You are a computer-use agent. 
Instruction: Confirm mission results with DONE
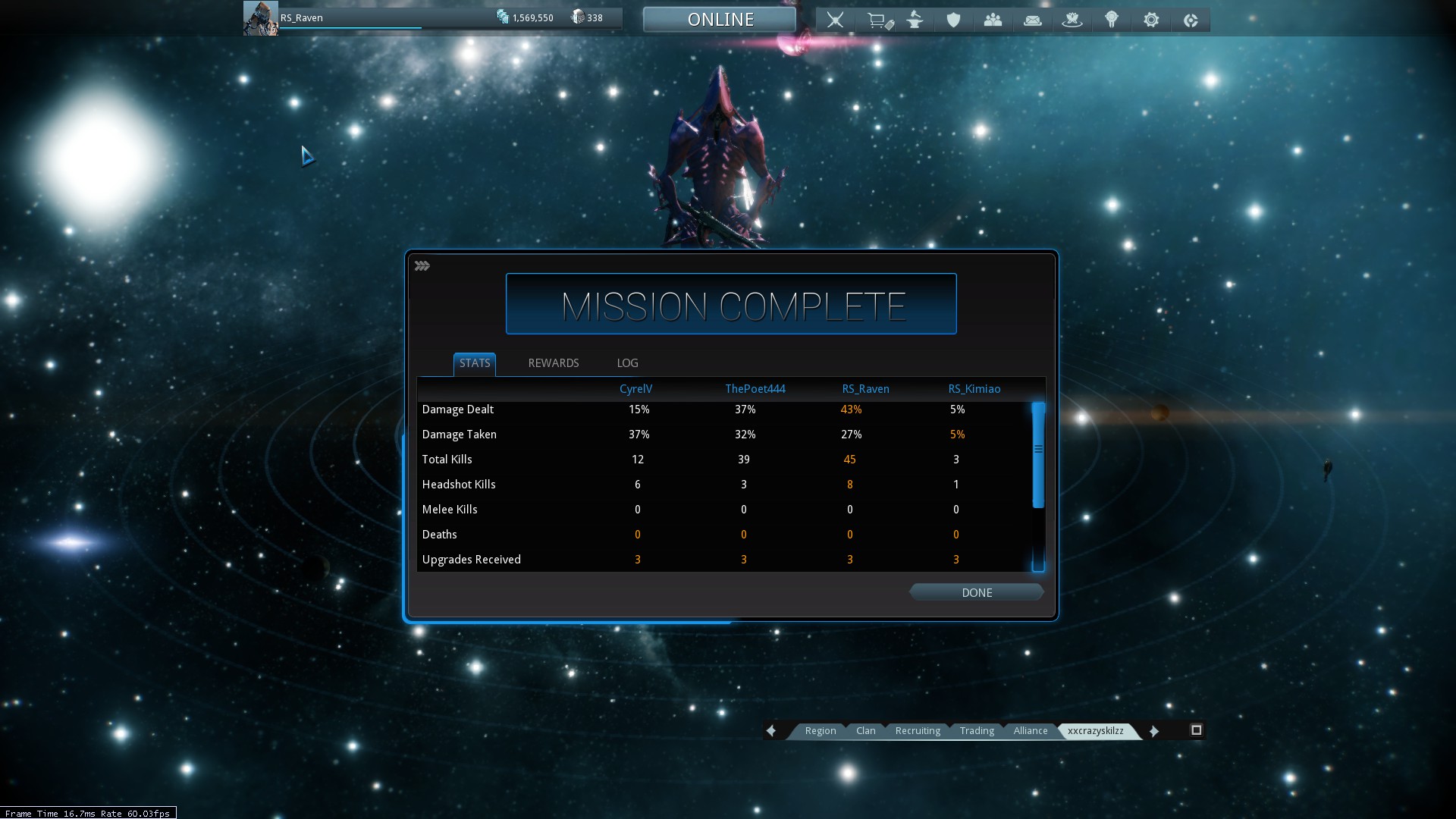(x=977, y=592)
